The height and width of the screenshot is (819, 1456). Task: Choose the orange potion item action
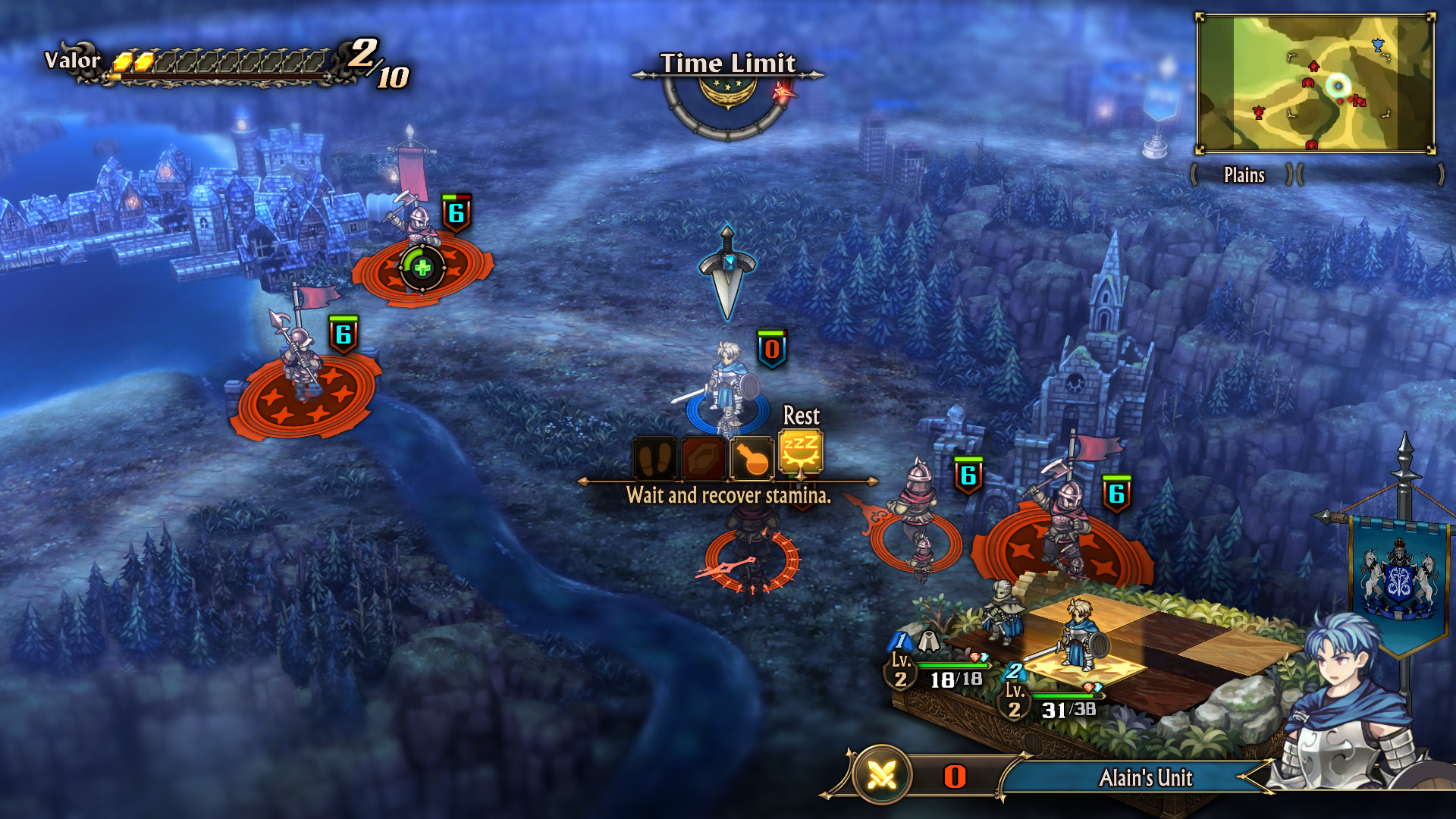tap(752, 458)
